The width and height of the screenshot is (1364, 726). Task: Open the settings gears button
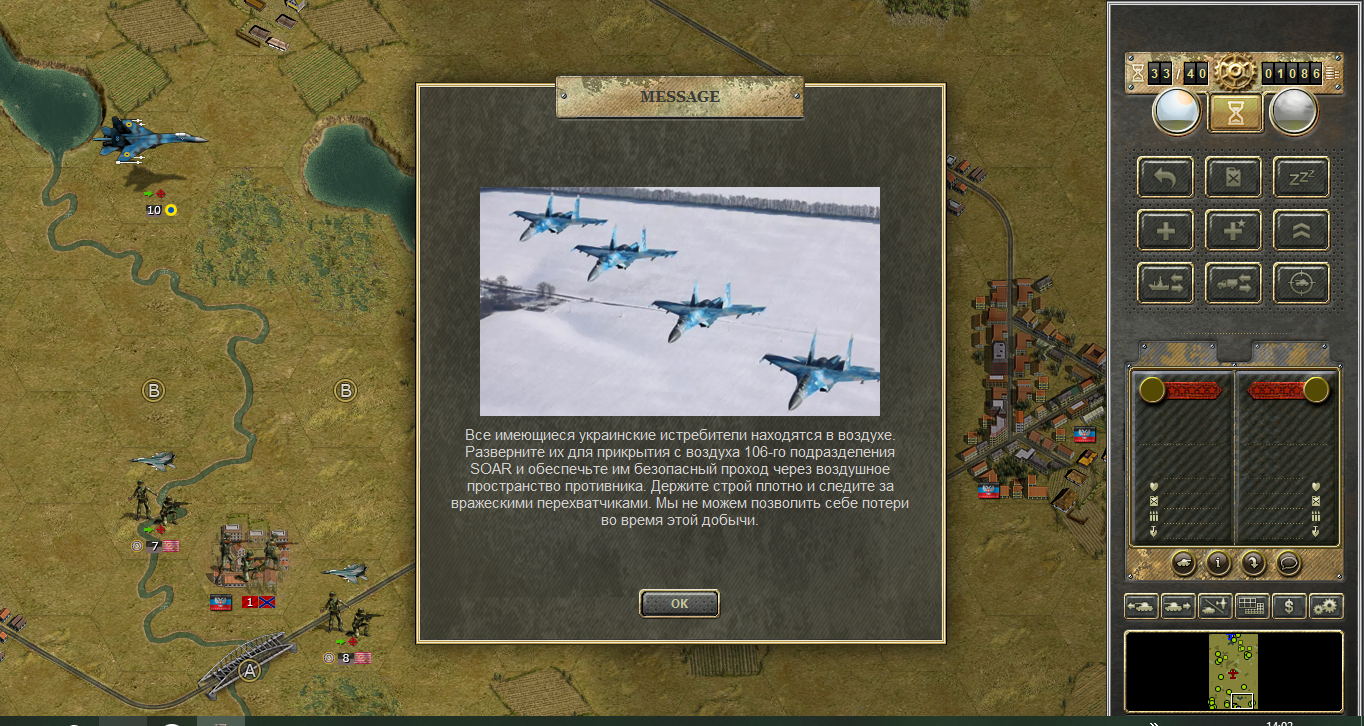[1326, 606]
